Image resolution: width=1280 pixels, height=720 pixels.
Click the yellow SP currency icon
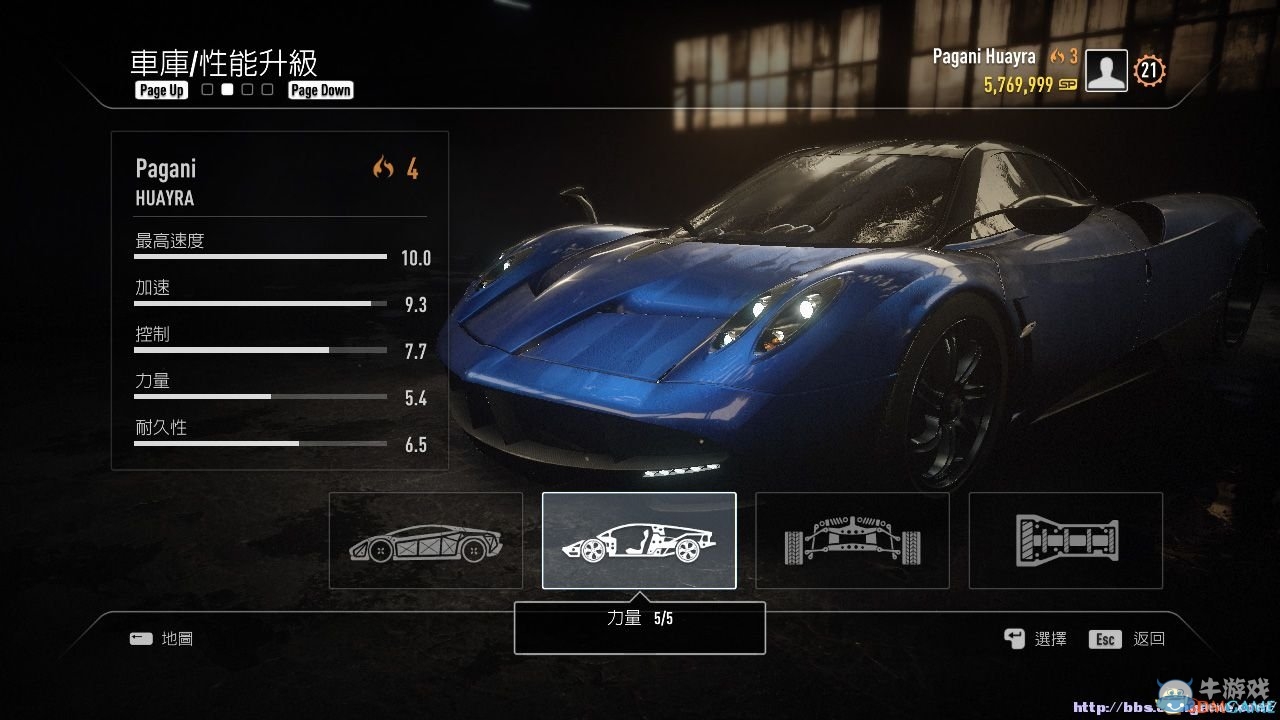(1066, 86)
